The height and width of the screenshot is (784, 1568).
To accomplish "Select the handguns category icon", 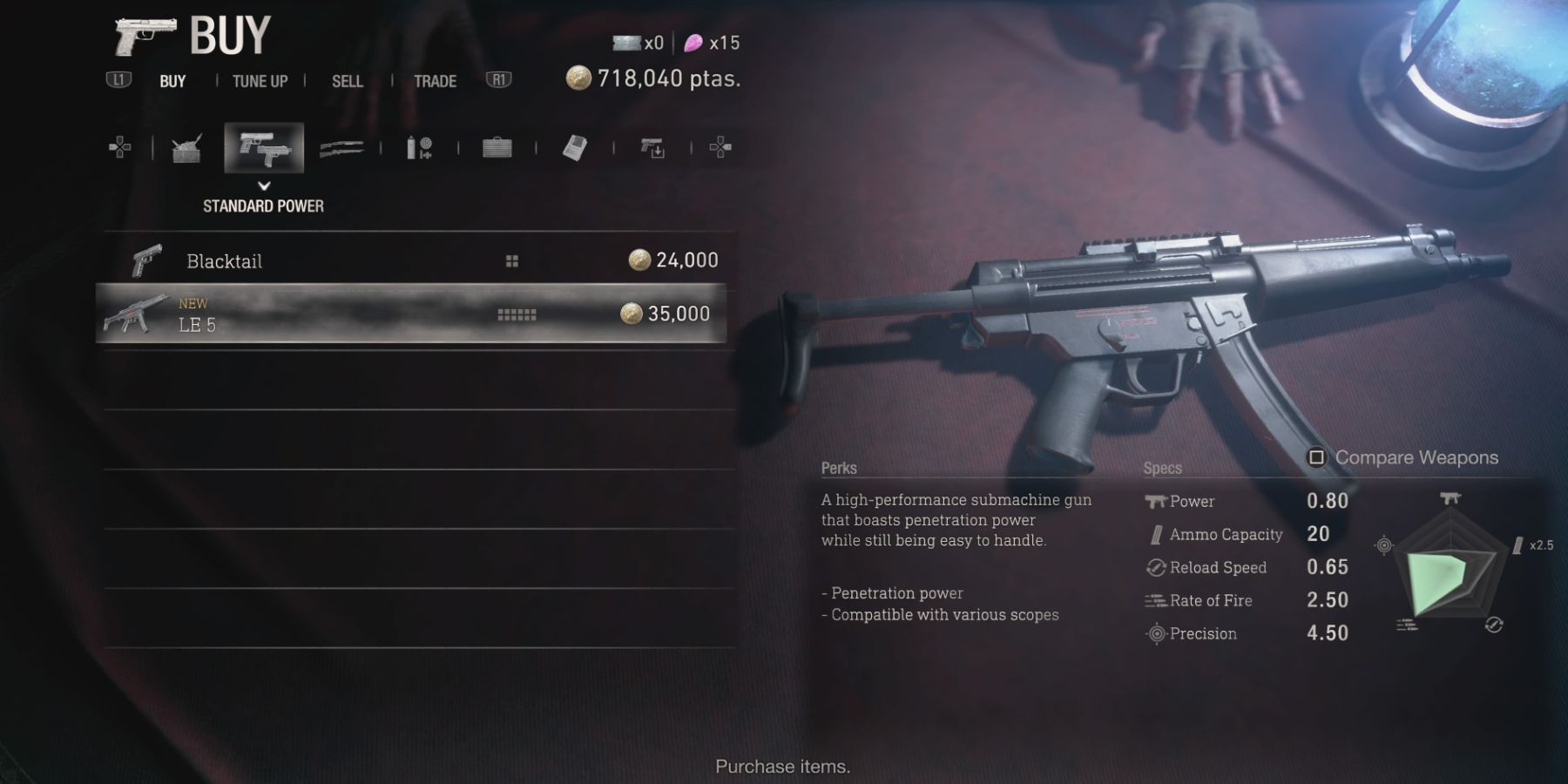I will pyautogui.click(x=264, y=150).
